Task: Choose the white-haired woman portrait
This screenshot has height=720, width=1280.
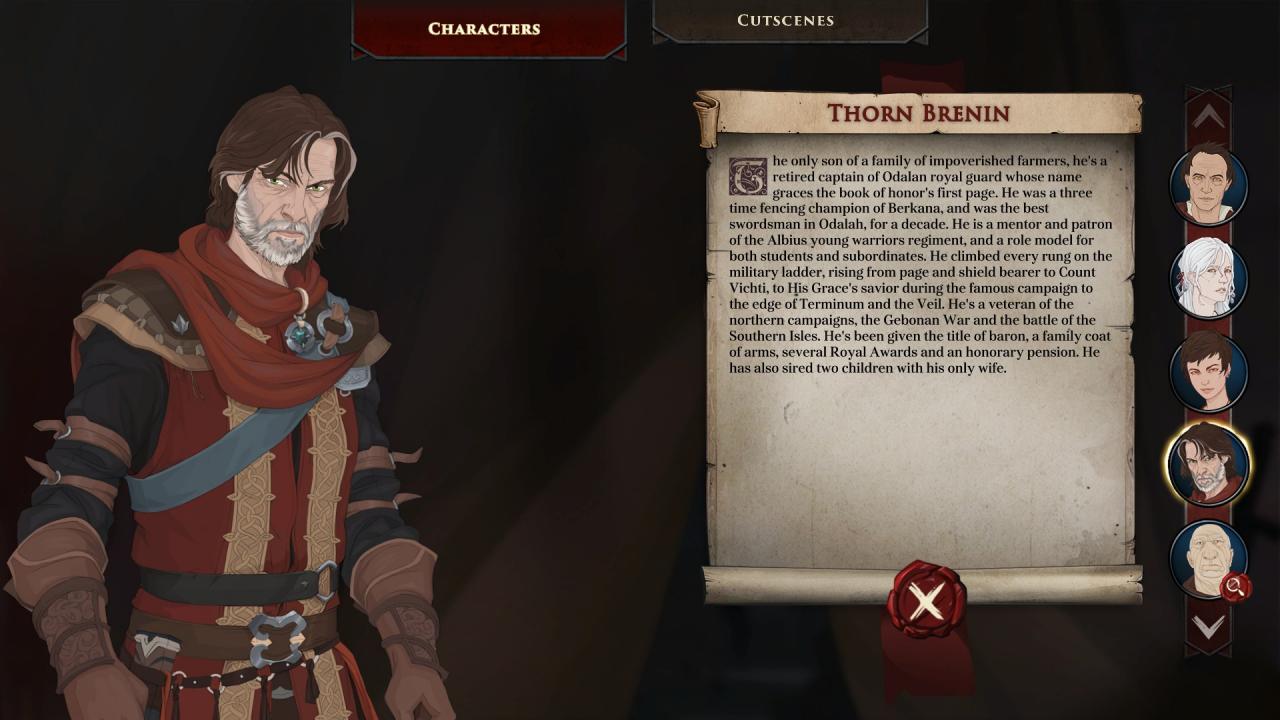Action: click(1208, 278)
